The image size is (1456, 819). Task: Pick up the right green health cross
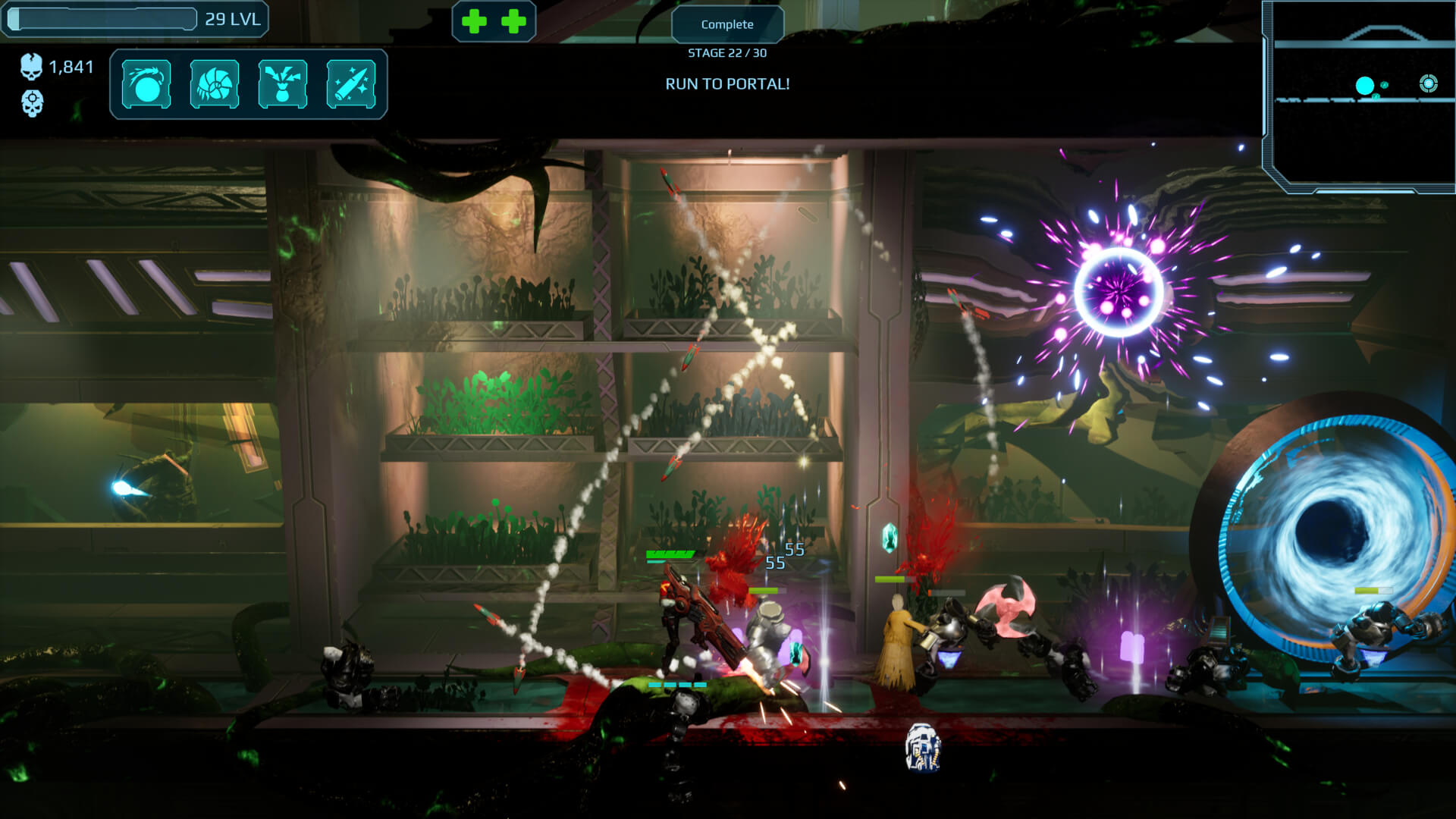tap(514, 20)
